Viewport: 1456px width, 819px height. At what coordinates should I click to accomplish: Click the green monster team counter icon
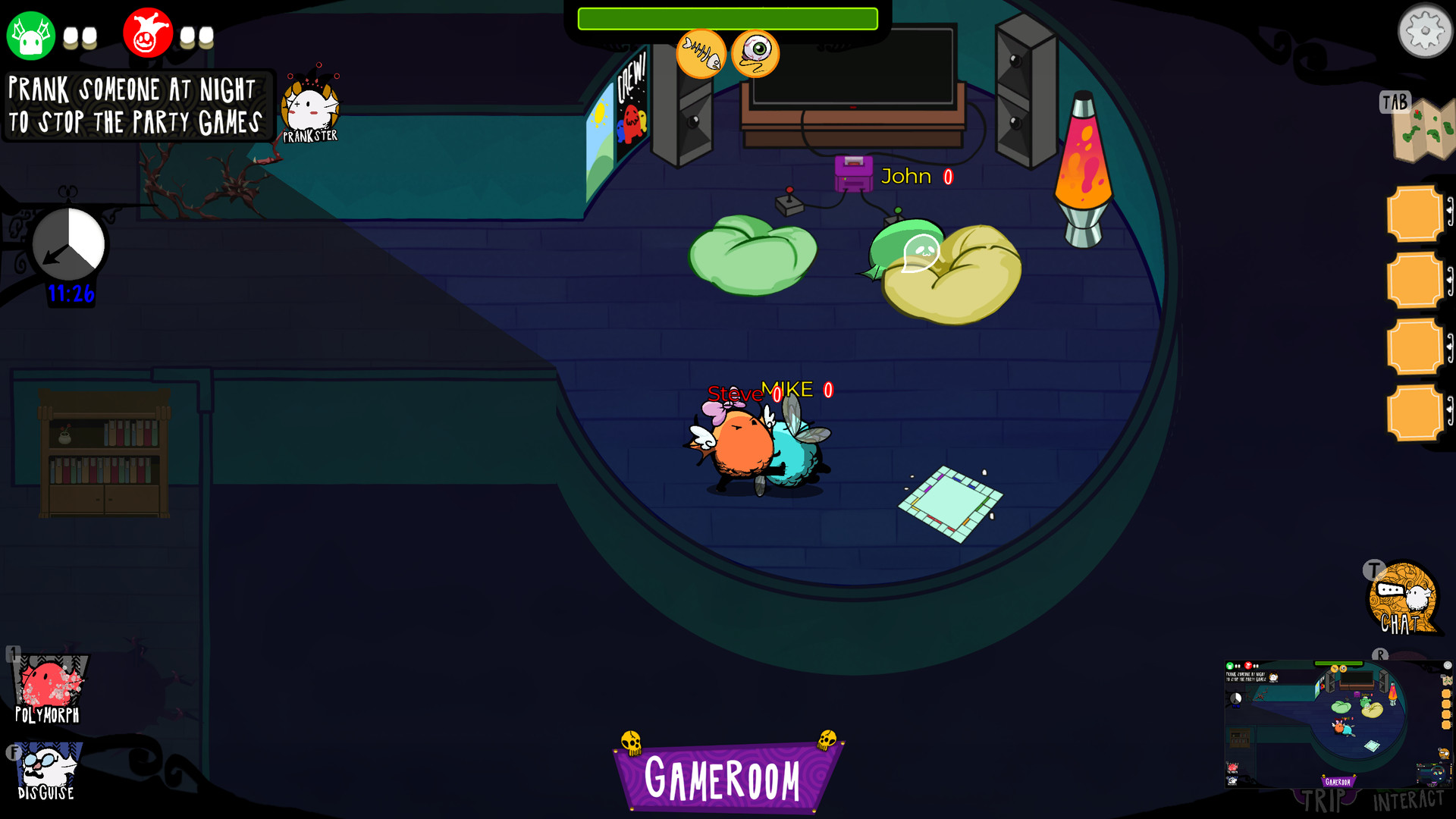pyautogui.click(x=30, y=33)
